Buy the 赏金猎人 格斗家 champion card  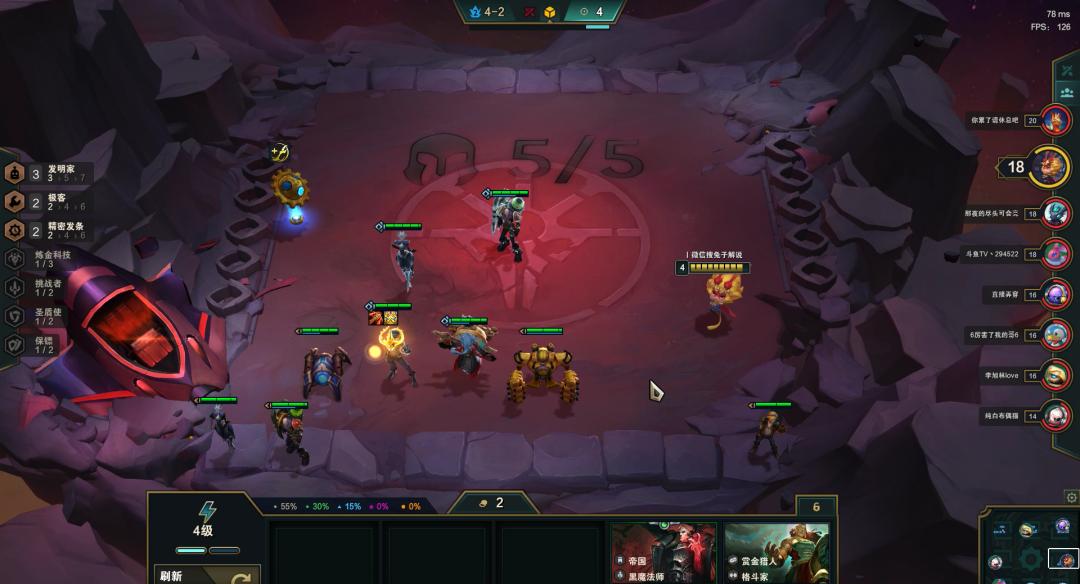pos(776,552)
